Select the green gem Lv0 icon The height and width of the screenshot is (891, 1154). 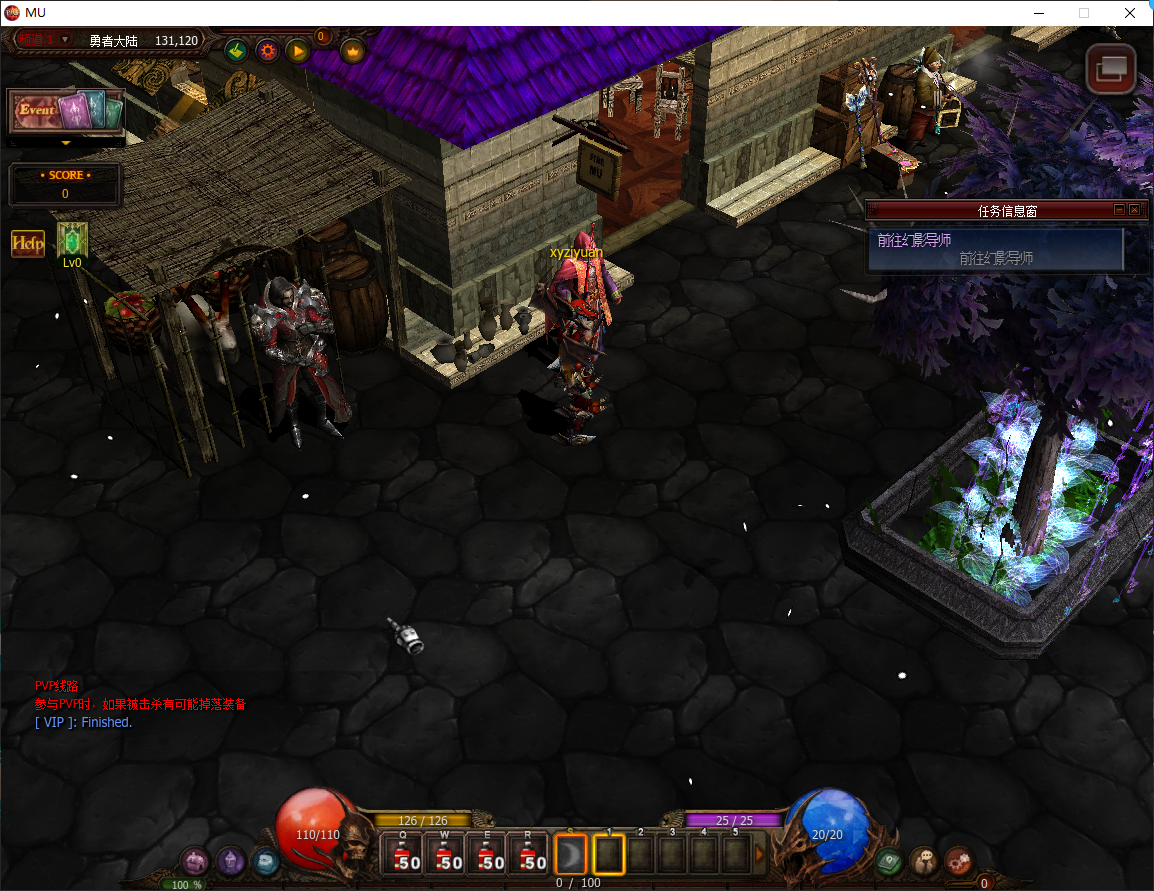pyautogui.click(x=72, y=240)
